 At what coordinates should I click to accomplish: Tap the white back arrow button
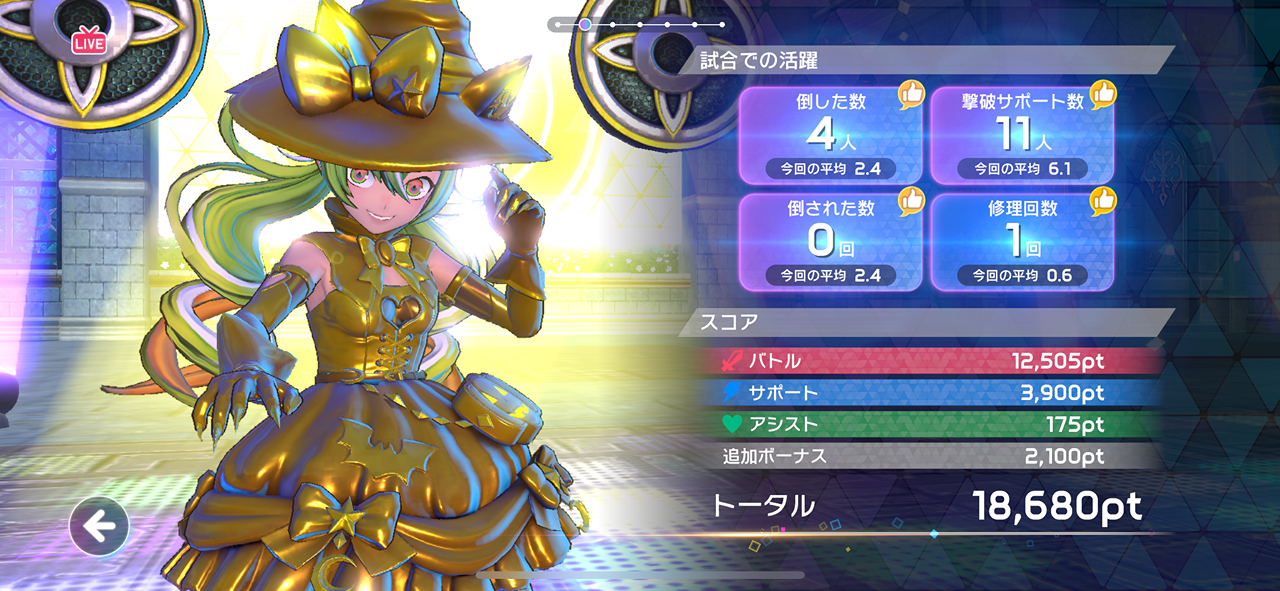point(99,526)
